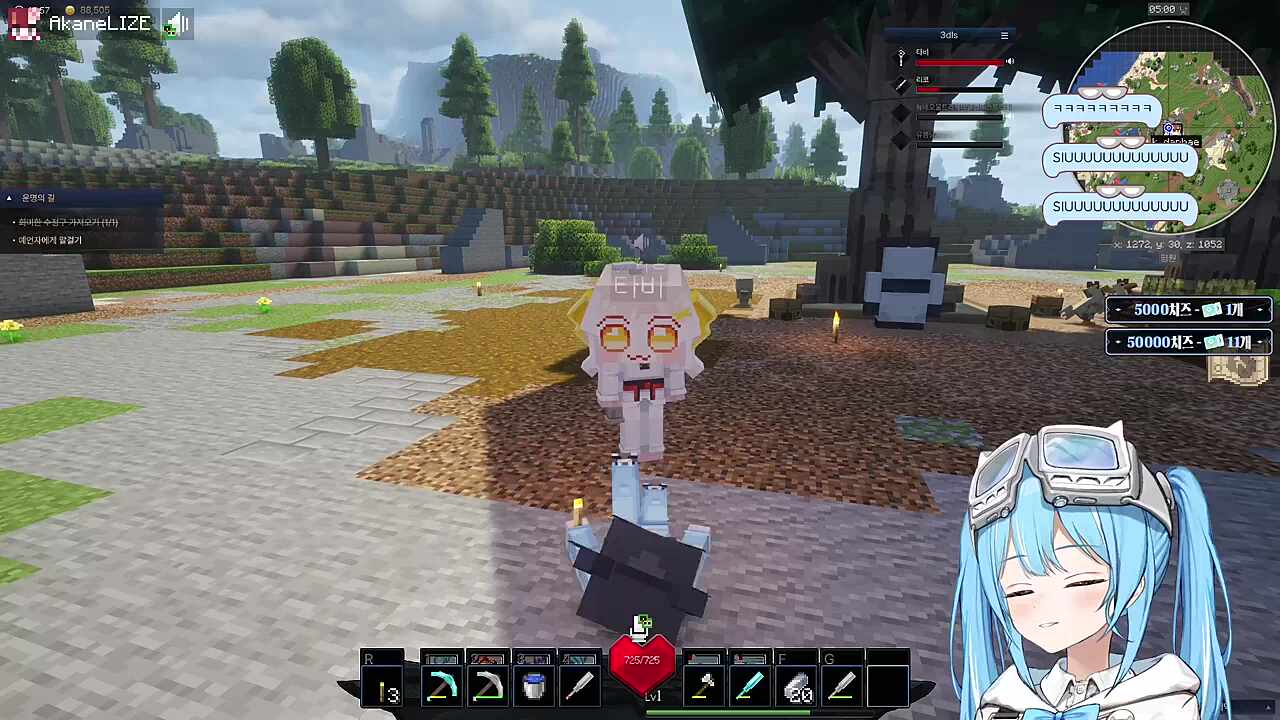This screenshot has height=720, width=1280.
Task: Select the axe hotbar slot
Action: tap(704, 687)
